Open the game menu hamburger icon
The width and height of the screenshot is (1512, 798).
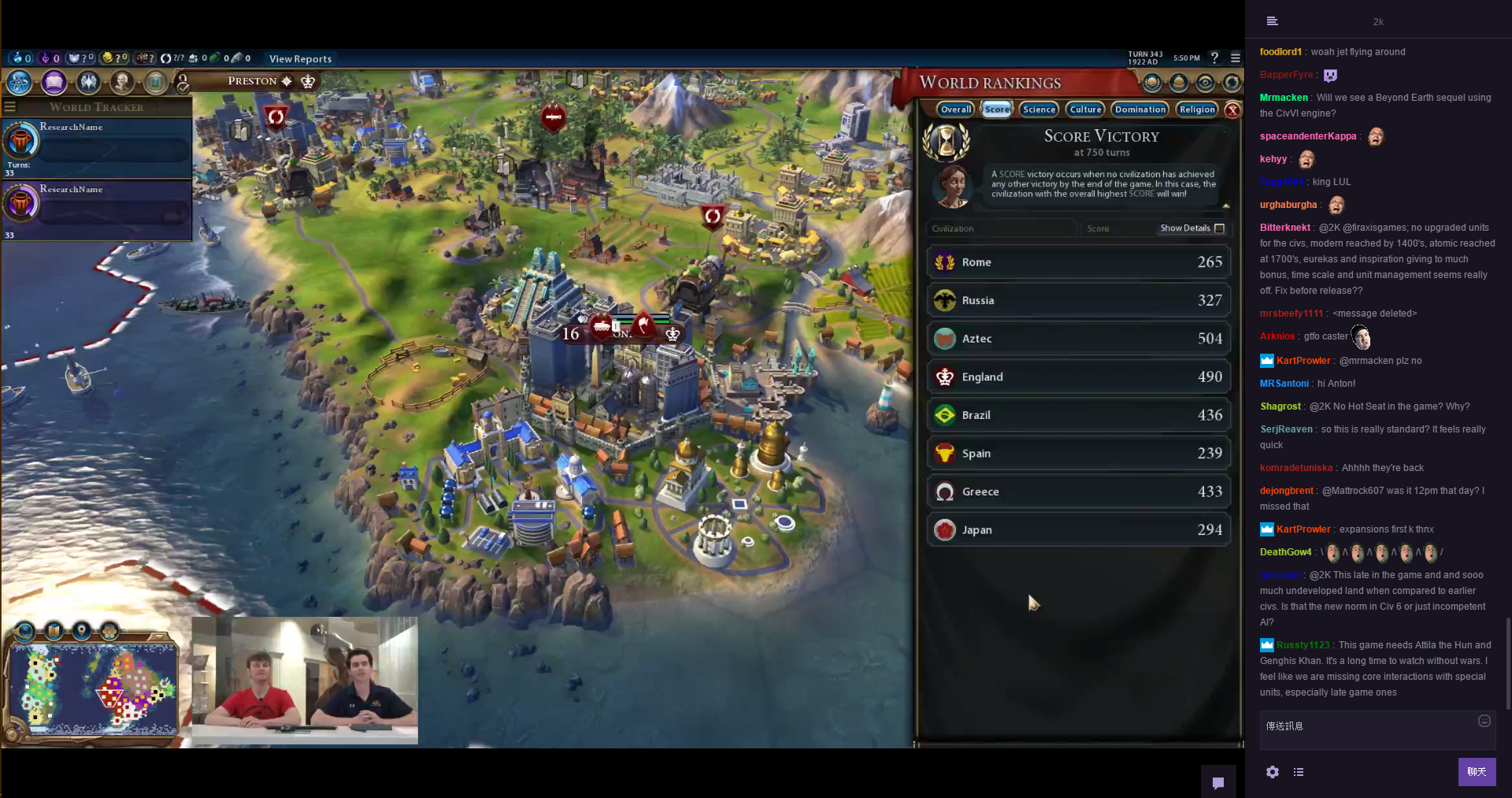(x=1236, y=58)
